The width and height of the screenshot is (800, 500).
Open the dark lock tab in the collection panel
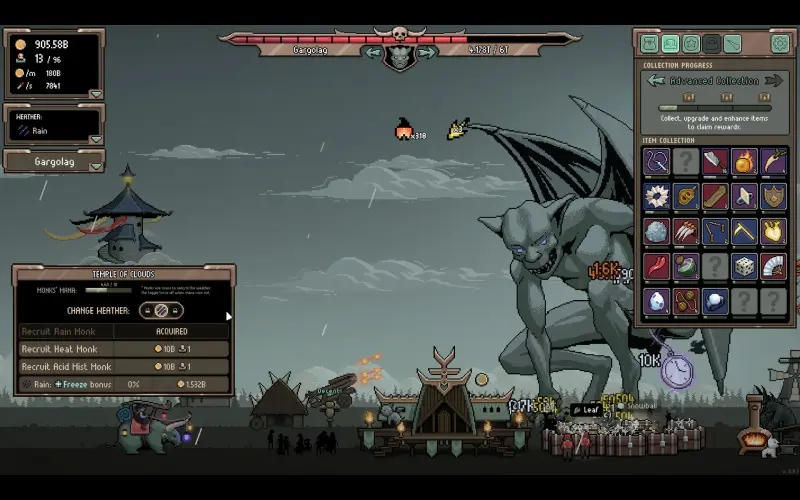coord(711,44)
